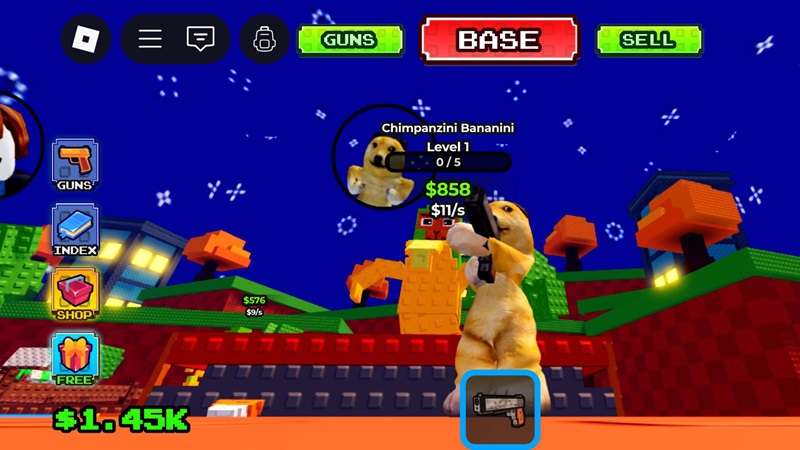Open the INDEX book menu

click(75, 229)
